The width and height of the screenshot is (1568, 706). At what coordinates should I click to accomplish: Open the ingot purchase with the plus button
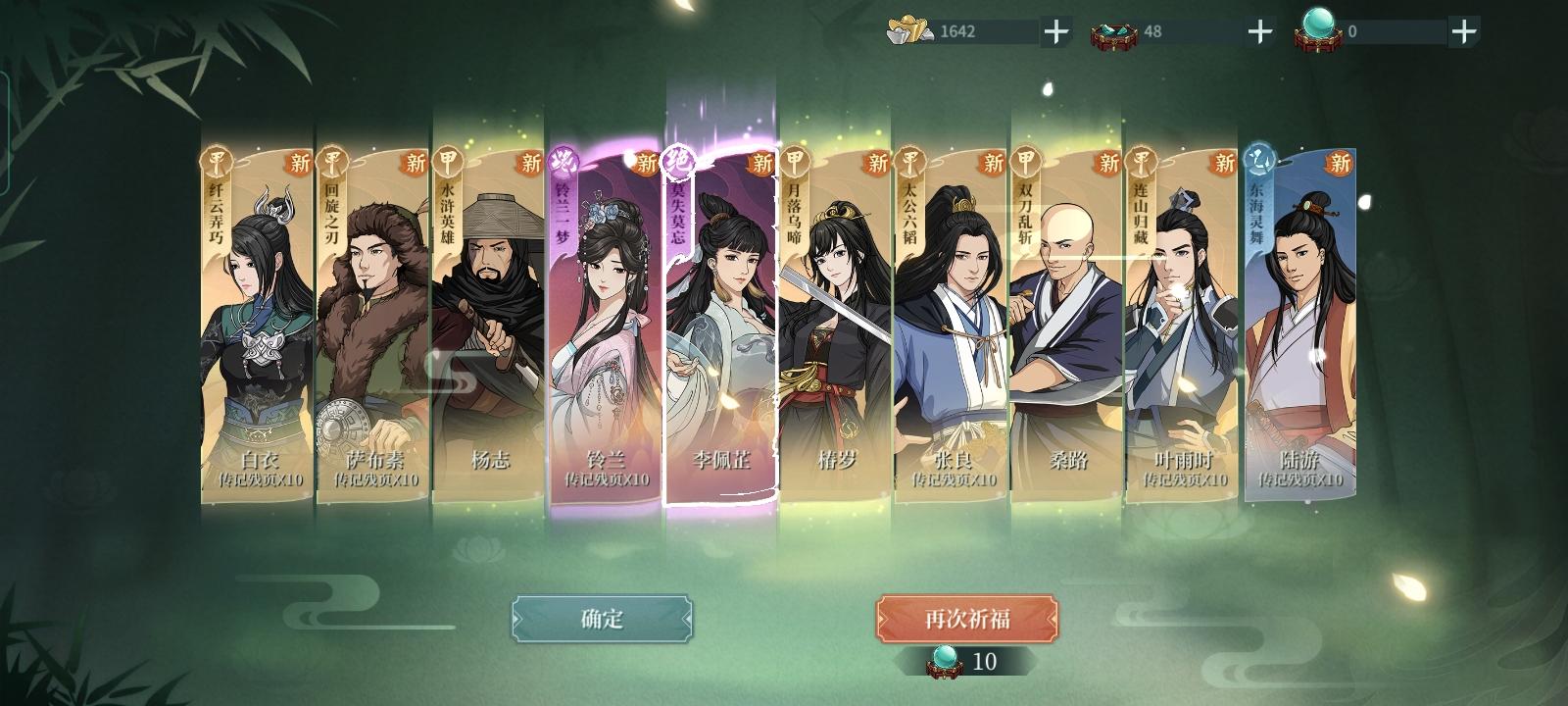[x=1056, y=30]
